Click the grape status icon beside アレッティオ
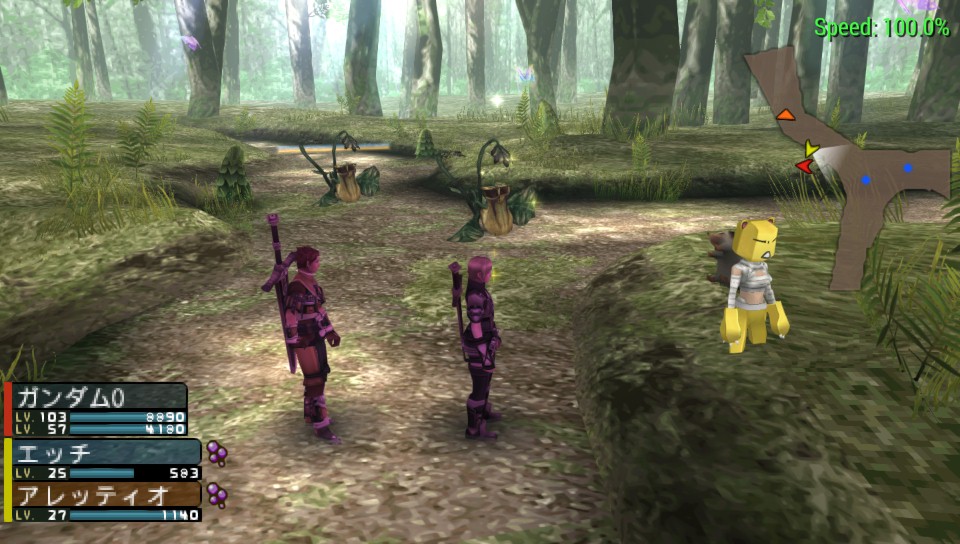The height and width of the screenshot is (544, 960). coord(216,494)
